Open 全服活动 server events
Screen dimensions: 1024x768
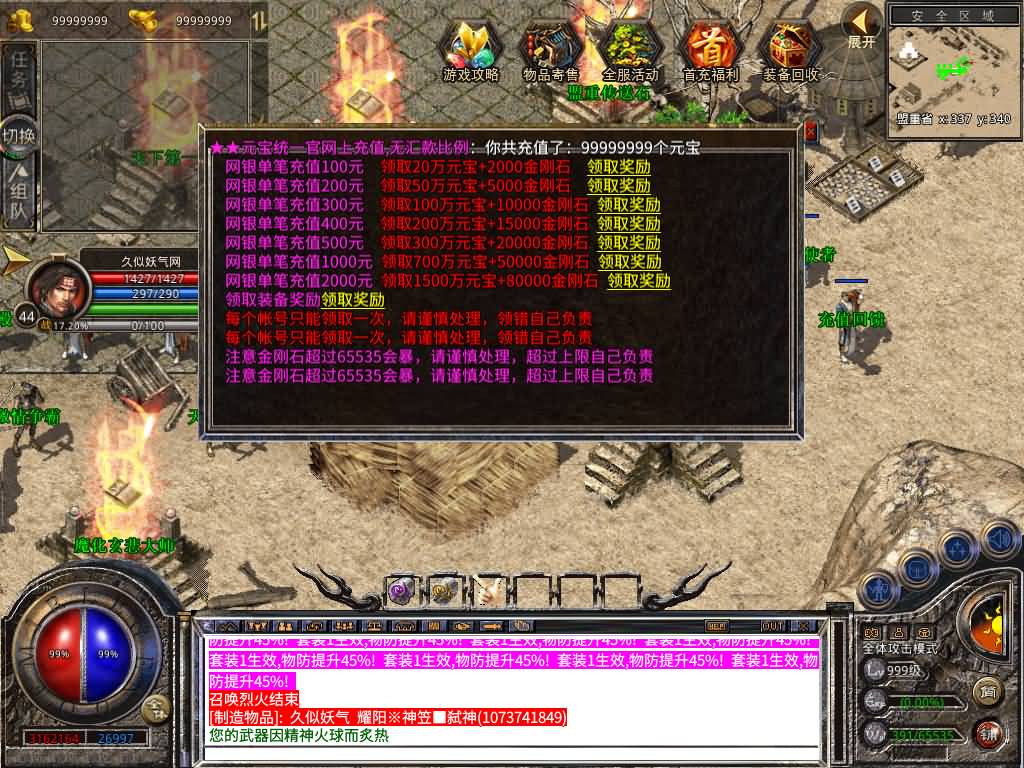[630, 50]
